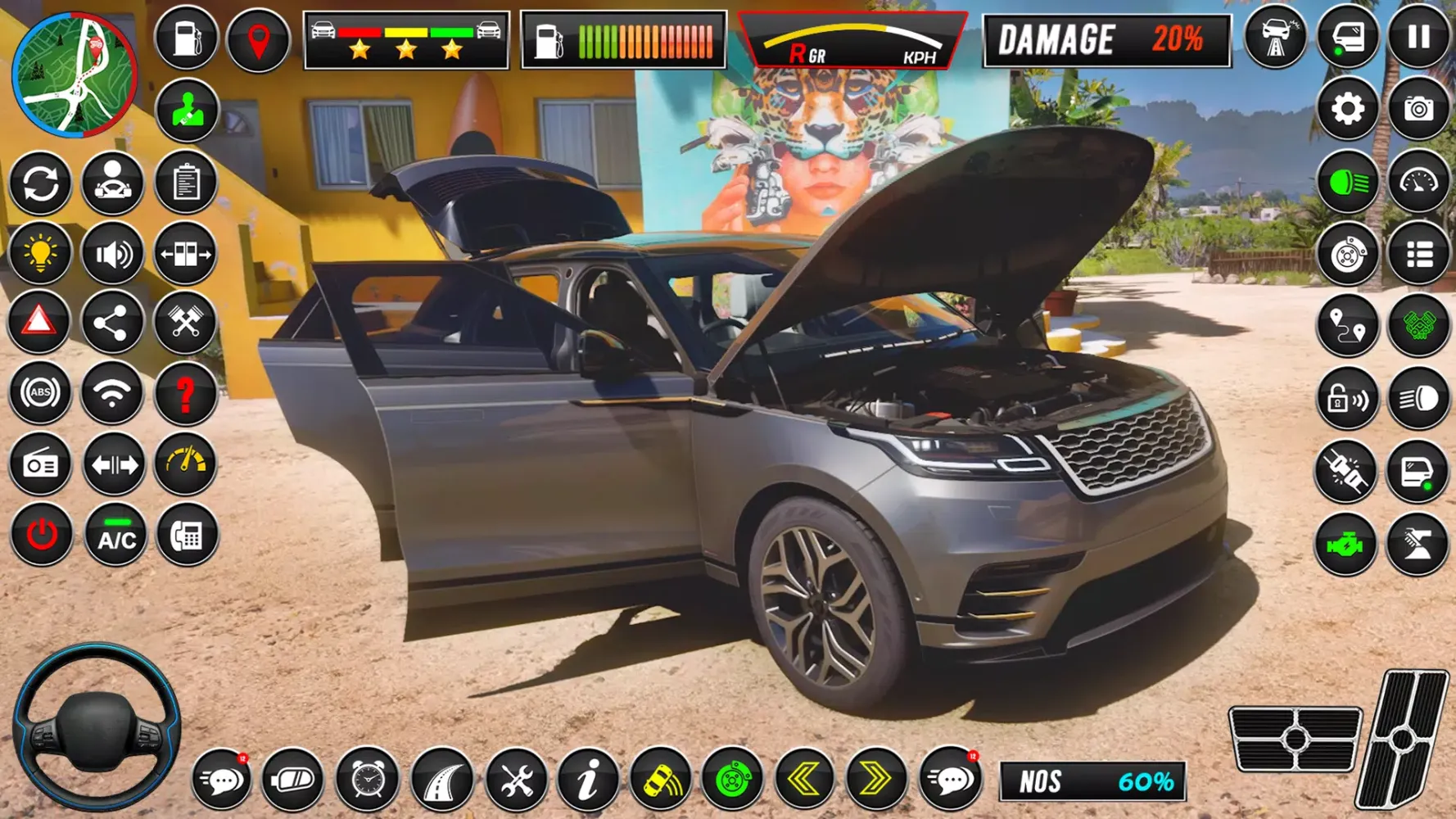Expand the left chevron arrows control

(807, 780)
